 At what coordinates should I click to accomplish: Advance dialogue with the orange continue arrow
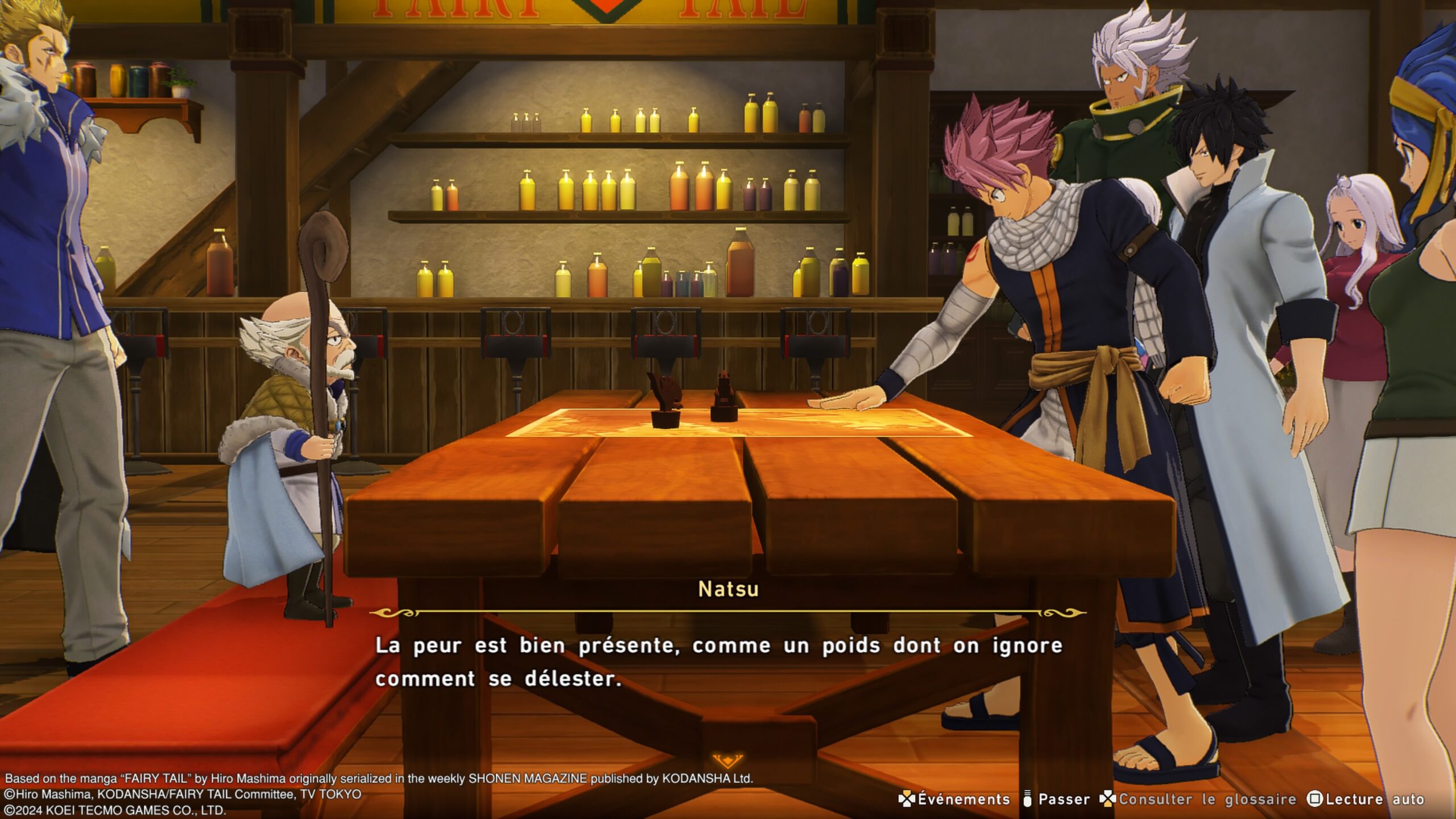727,760
